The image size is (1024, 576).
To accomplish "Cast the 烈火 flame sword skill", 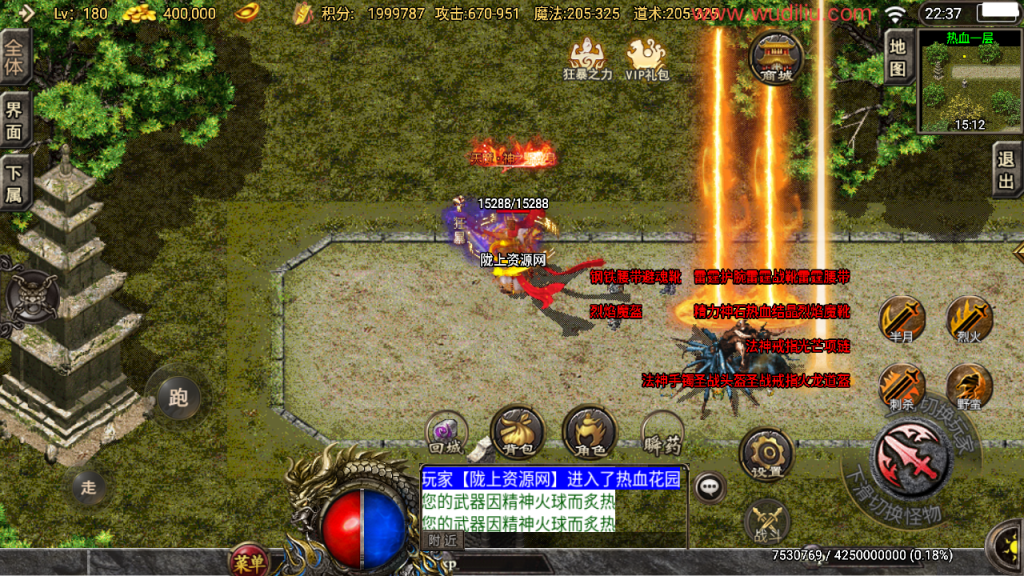I will [x=969, y=320].
